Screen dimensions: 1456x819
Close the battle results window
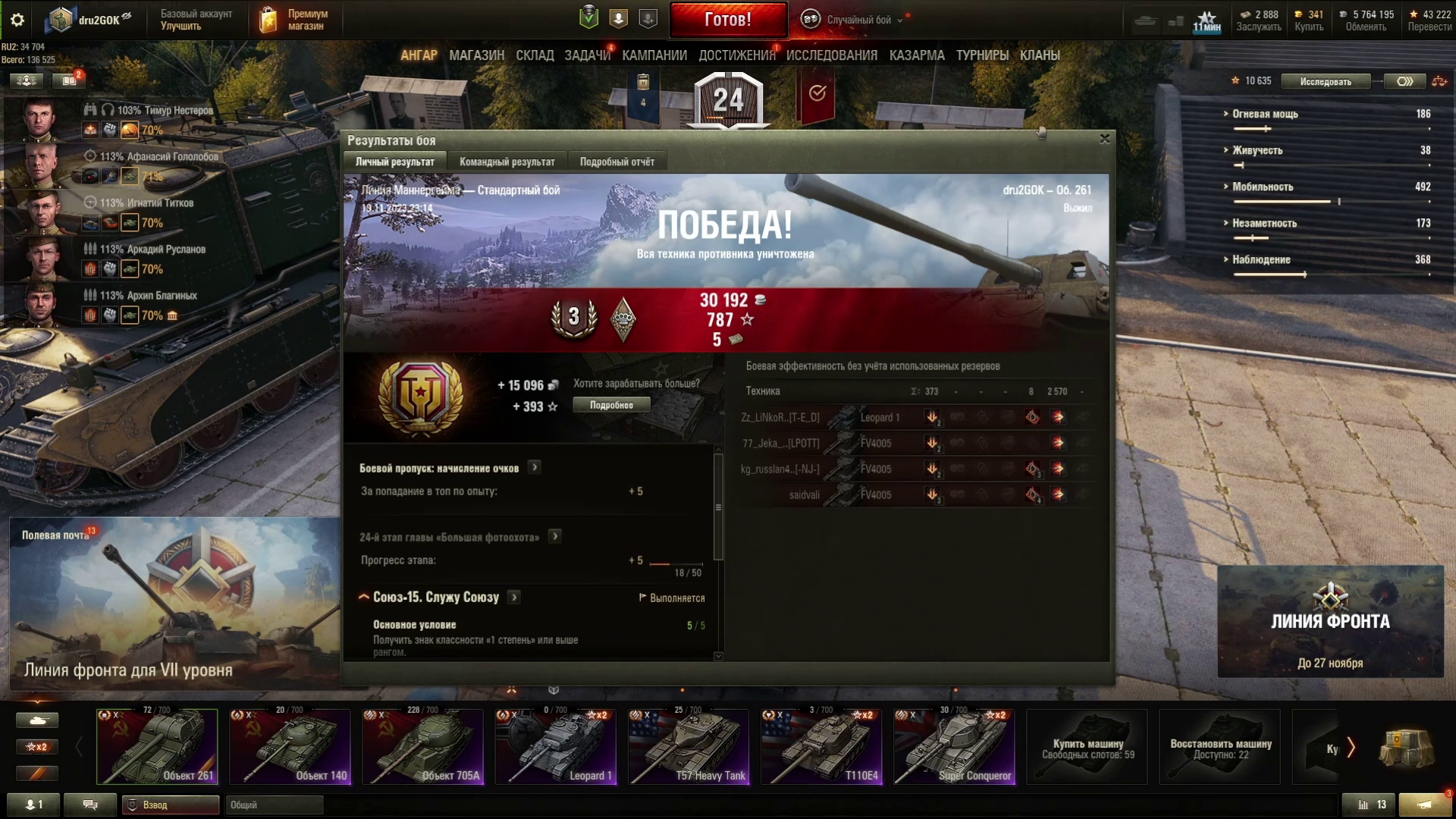point(1105,139)
